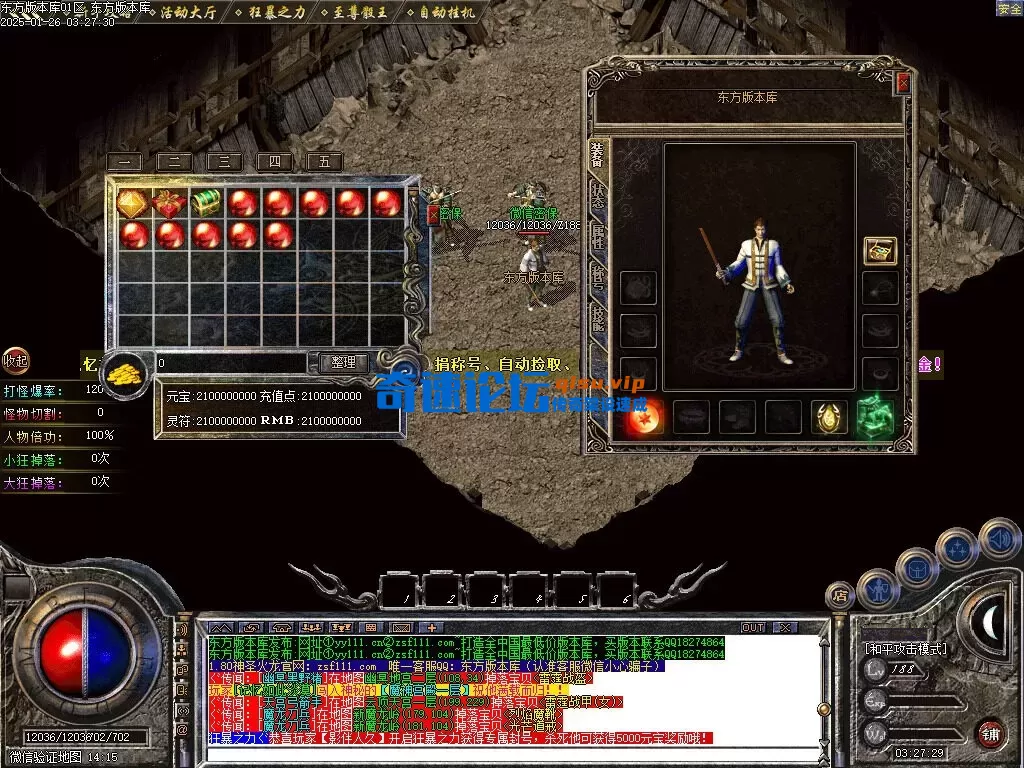Select the gold gem item in the bag
The height and width of the screenshot is (768, 1024).
click(x=132, y=203)
